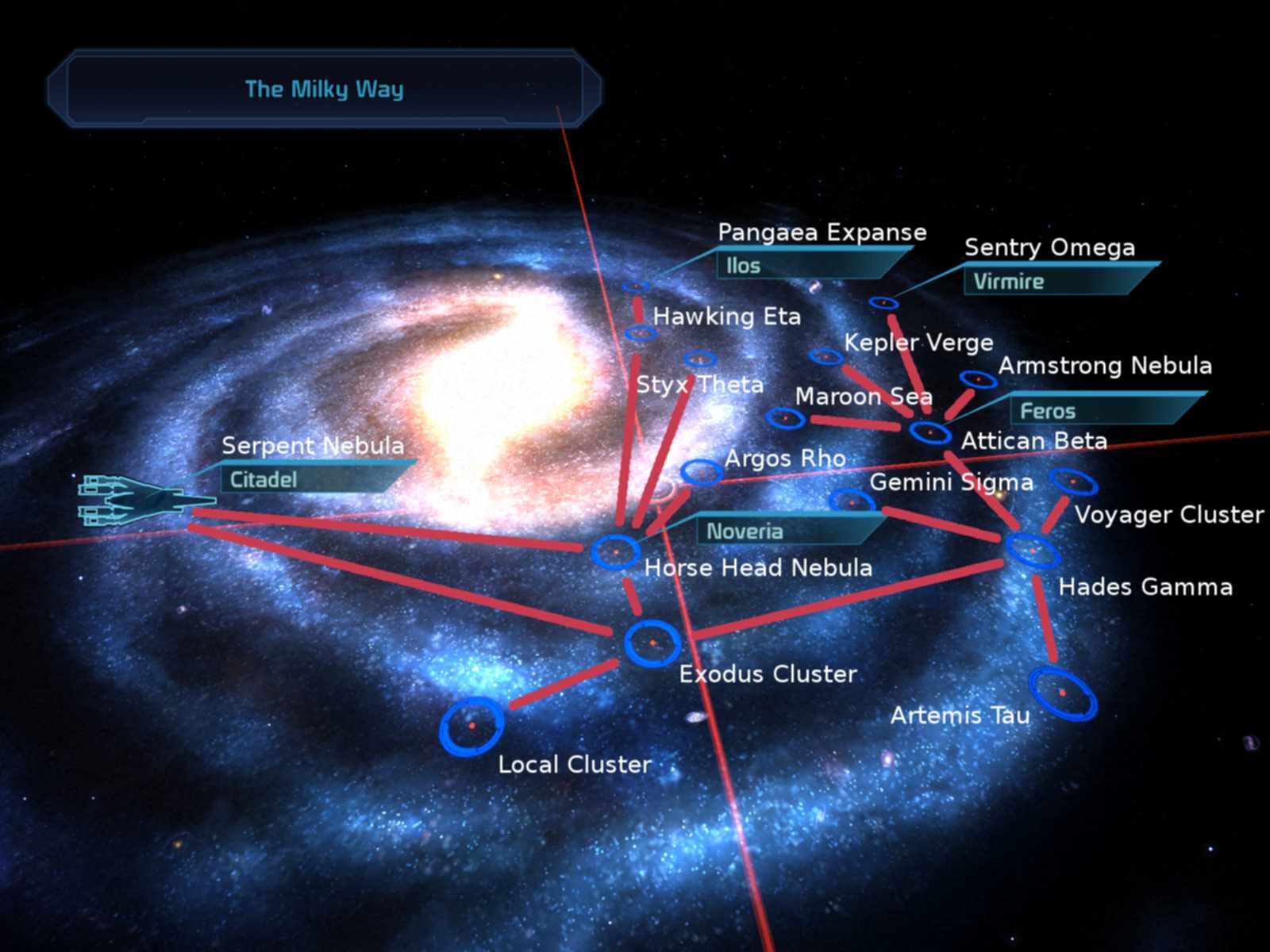
Task: Pick the Hades Gamma cluster marker
Action: (1032, 550)
